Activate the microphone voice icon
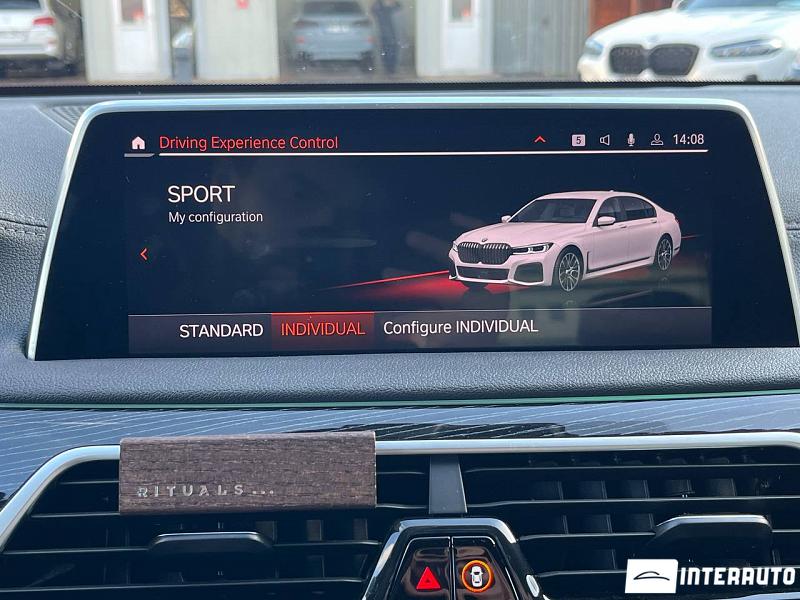Image resolution: width=800 pixels, height=600 pixels. [631, 140]
